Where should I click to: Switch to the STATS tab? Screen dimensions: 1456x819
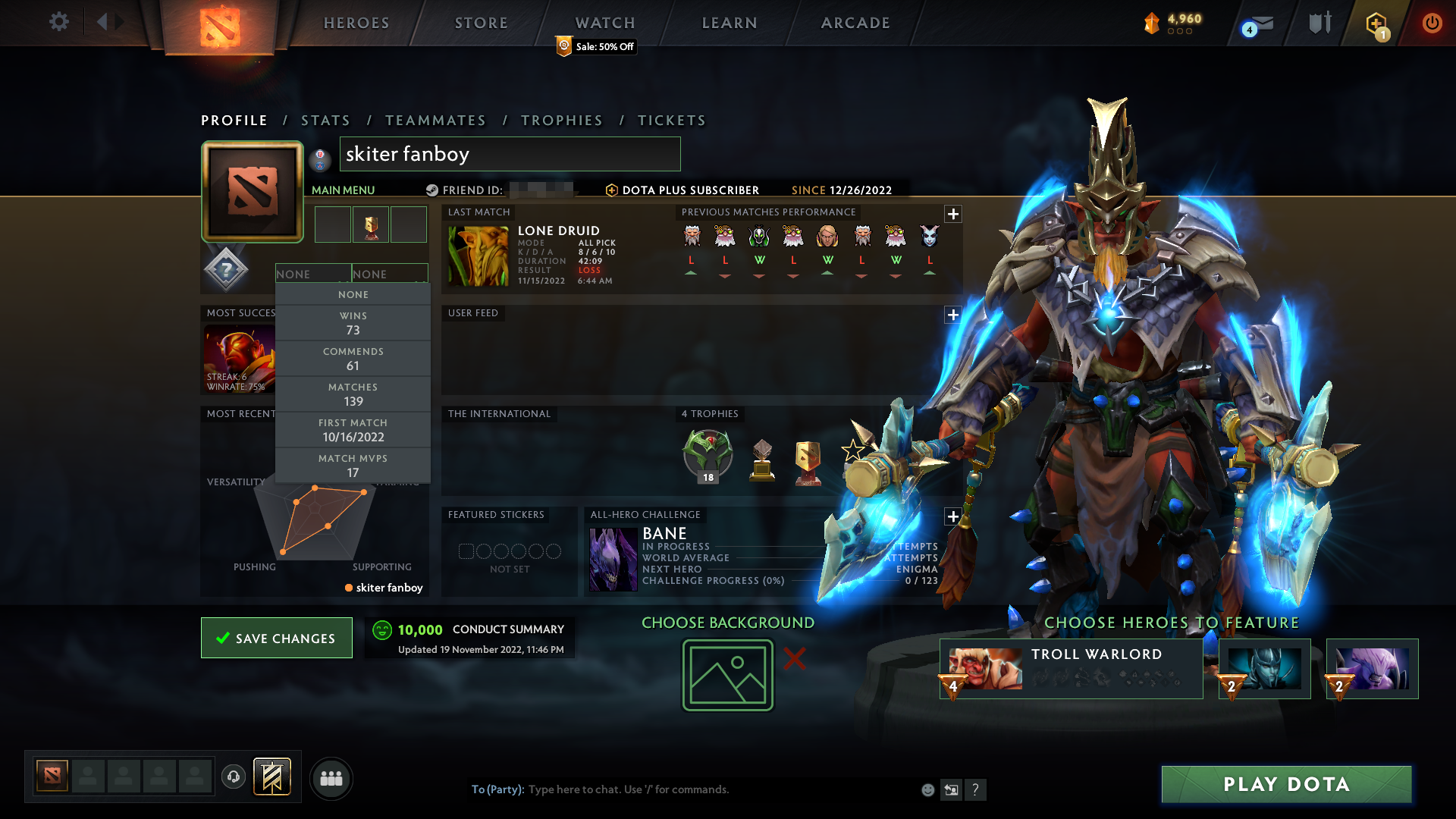[x=325, y=120]
